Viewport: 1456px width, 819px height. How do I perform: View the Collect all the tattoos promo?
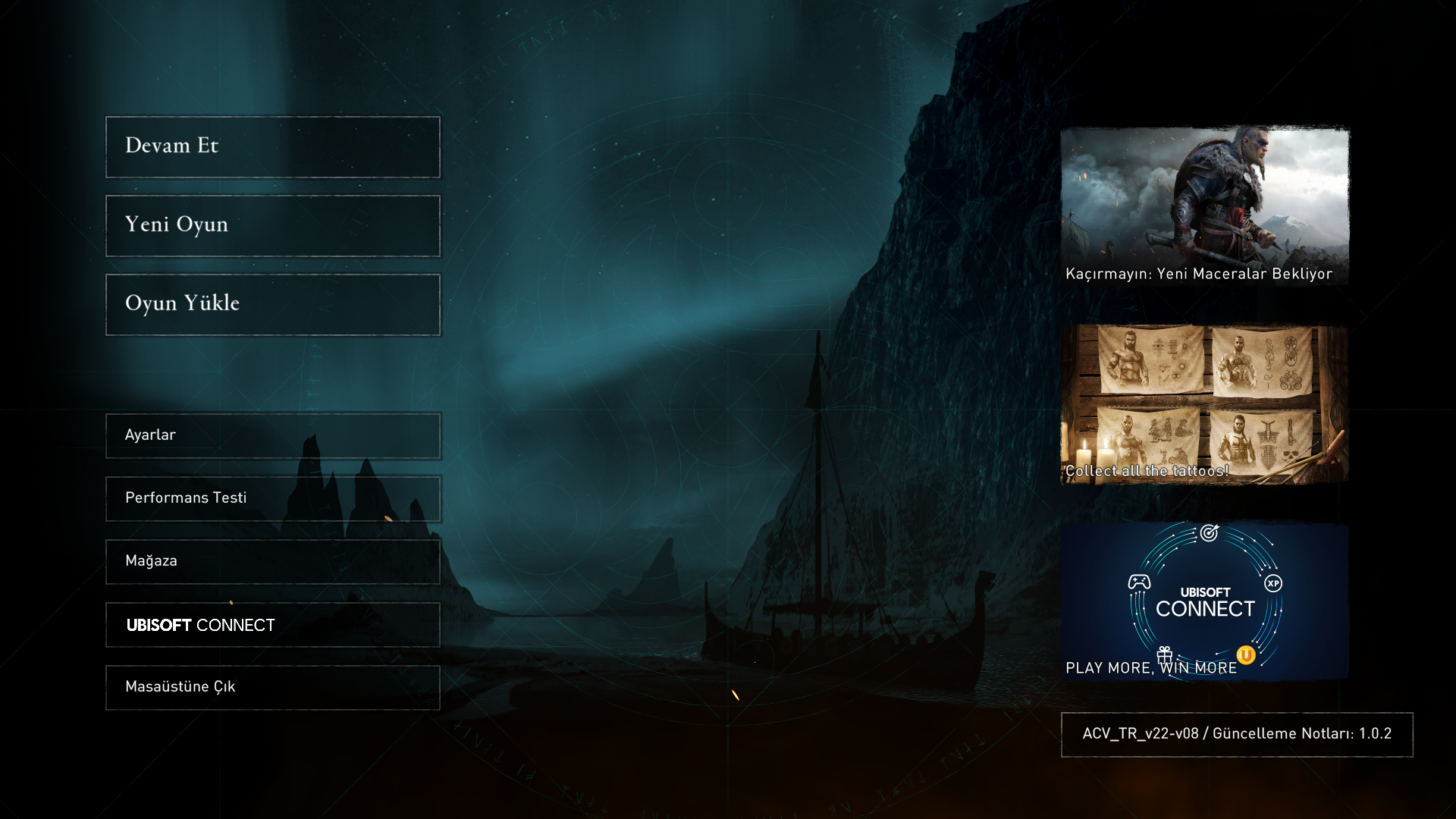pos(1204,405)
